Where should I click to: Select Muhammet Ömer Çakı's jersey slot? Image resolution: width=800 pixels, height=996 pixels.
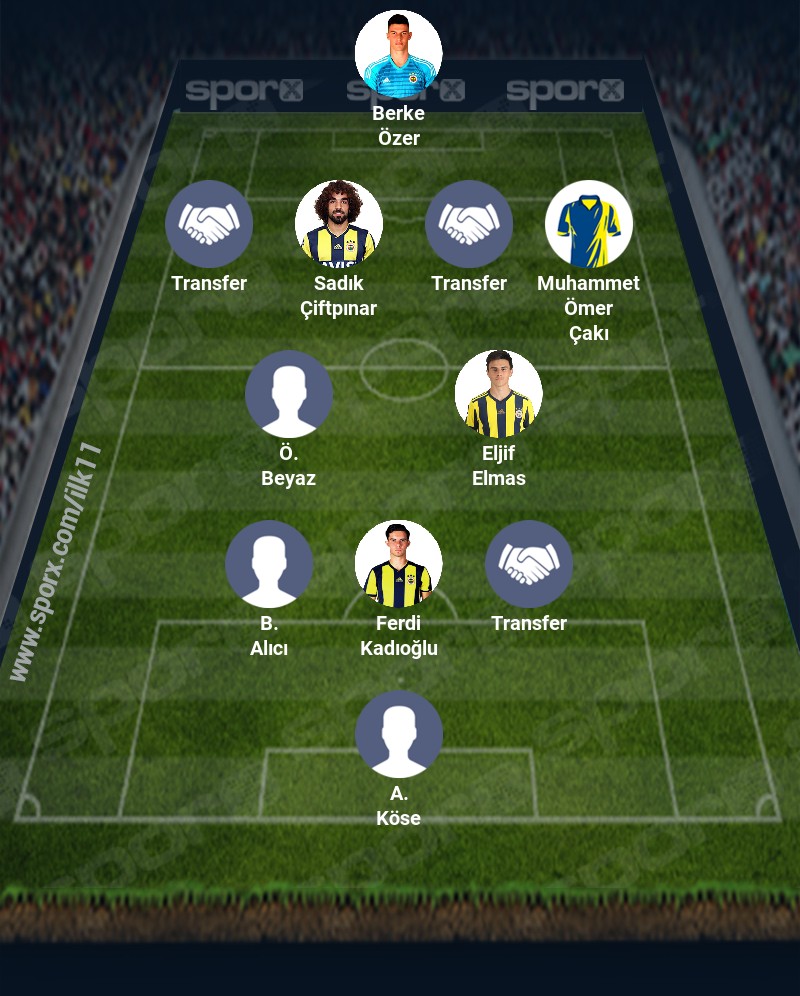pos(589,224)
